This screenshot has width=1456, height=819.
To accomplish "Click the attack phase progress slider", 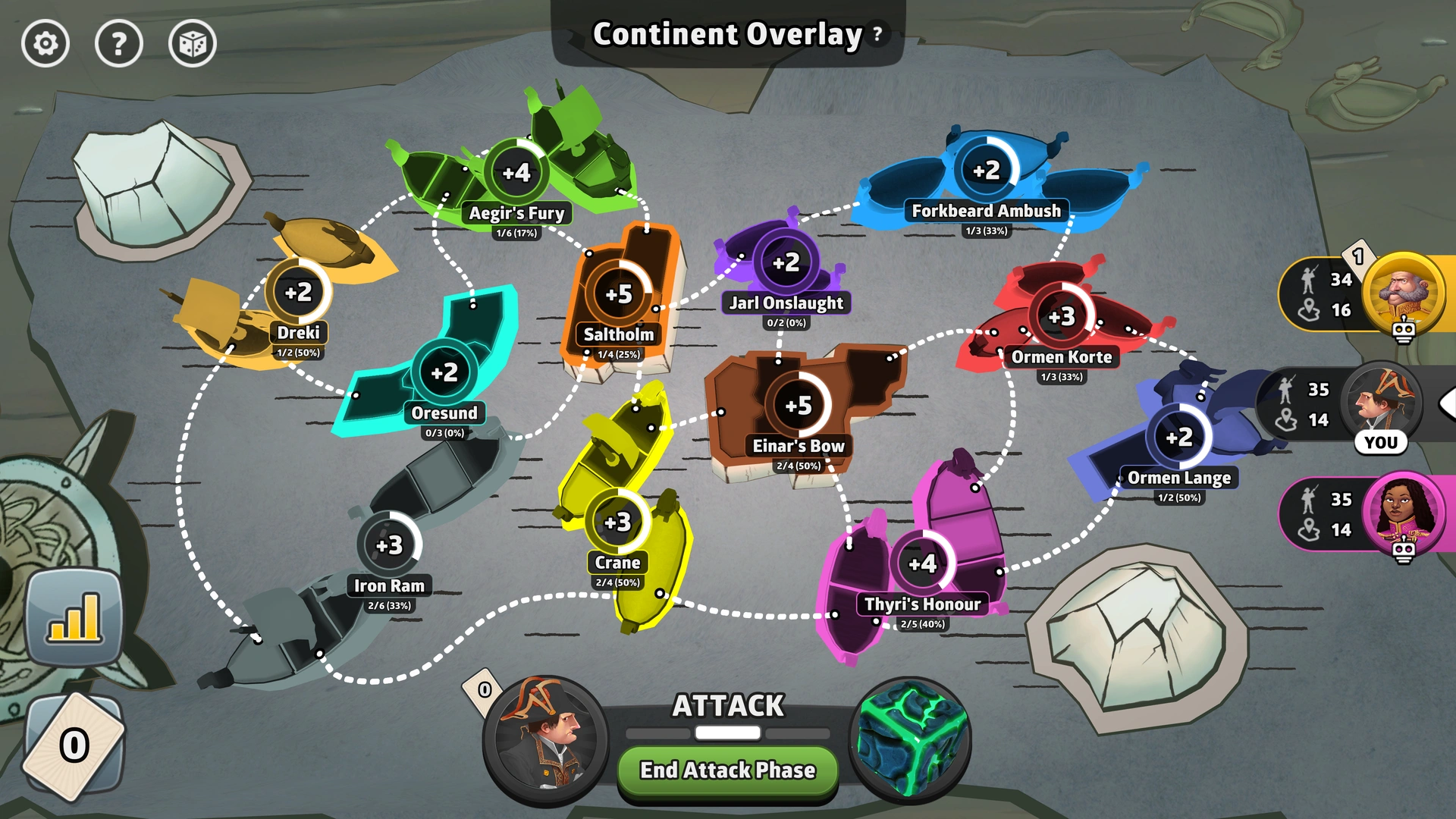I will 726,733.
